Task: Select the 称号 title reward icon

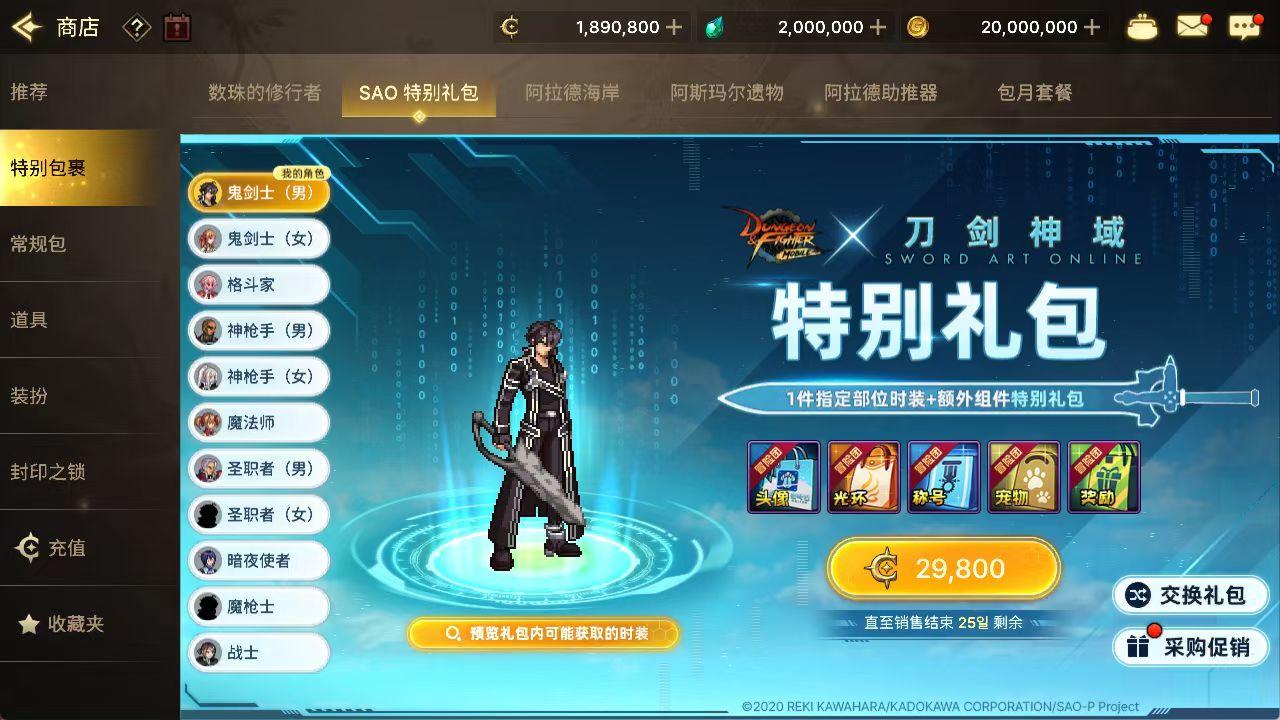Action: (943, 477)
